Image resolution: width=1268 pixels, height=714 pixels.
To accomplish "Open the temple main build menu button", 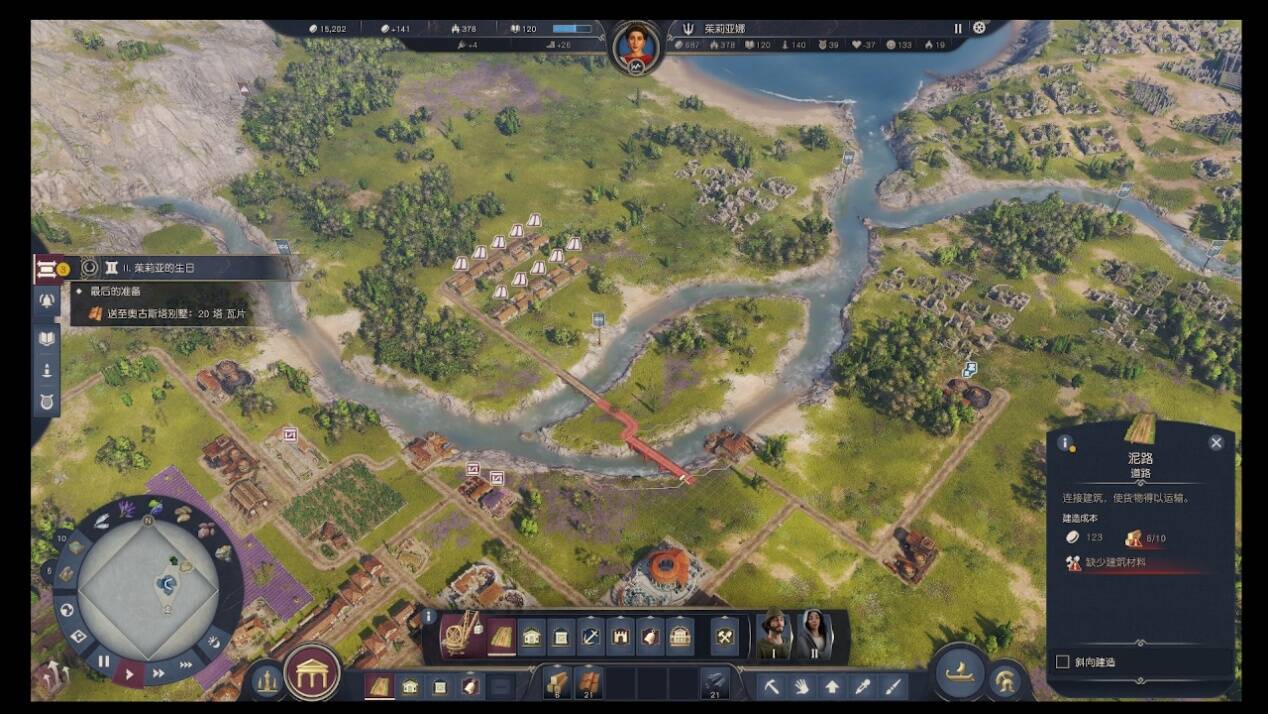I will pyautogui.click(x=312, y=671).
